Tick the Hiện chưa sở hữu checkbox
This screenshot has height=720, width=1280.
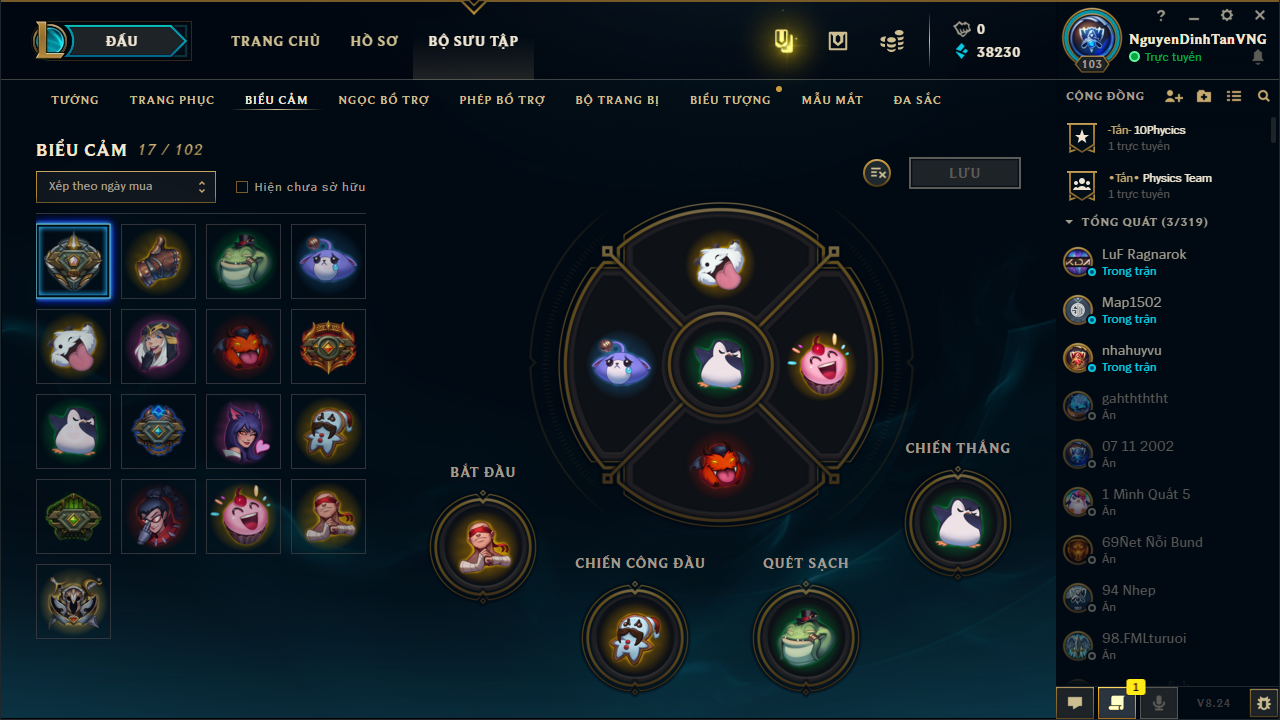point(241,187)
